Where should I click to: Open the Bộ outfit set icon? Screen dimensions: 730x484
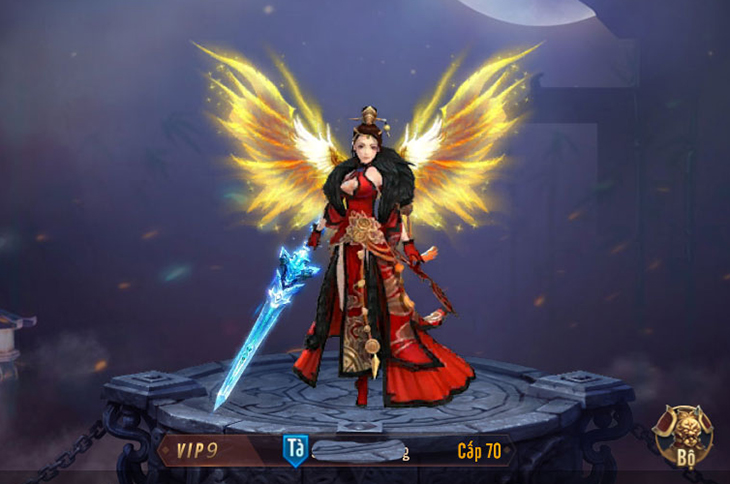pyautogui.click(x=683, y=436)
